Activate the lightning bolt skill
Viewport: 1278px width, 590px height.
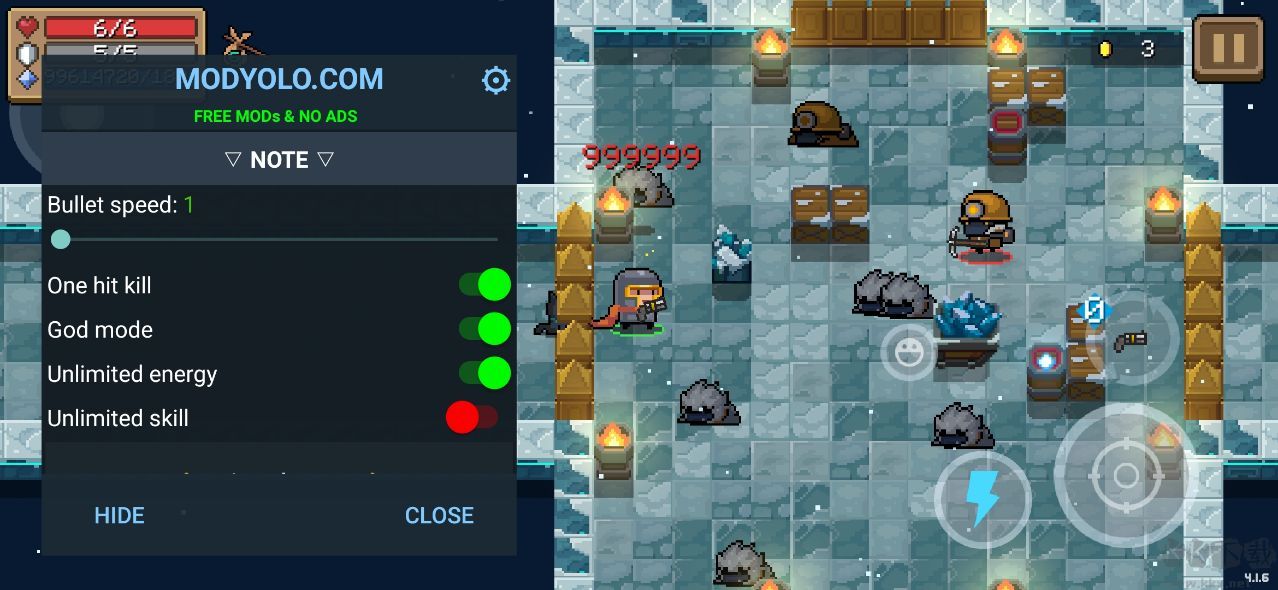point(982,499)
